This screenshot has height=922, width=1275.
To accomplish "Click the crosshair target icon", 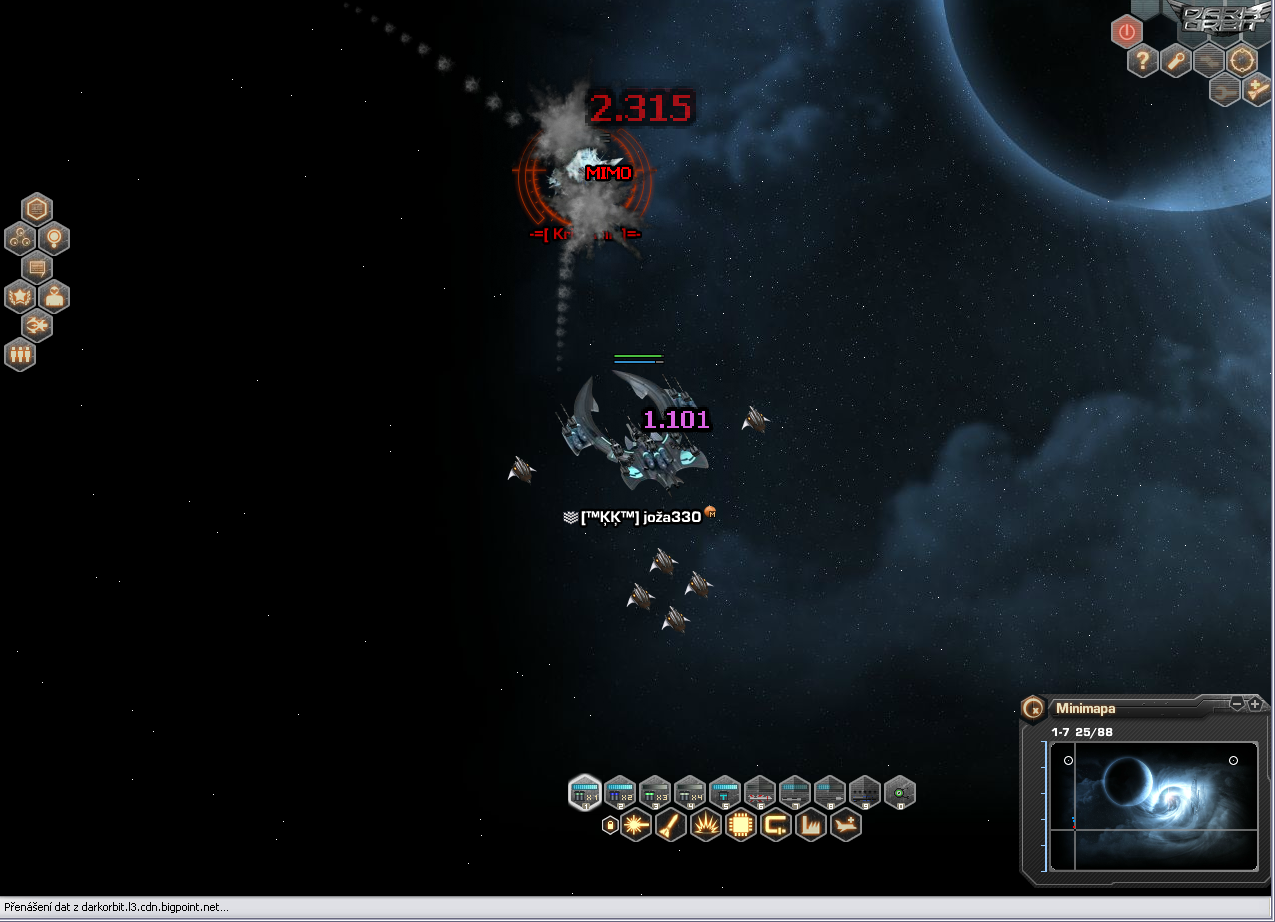I will 1241,61.
